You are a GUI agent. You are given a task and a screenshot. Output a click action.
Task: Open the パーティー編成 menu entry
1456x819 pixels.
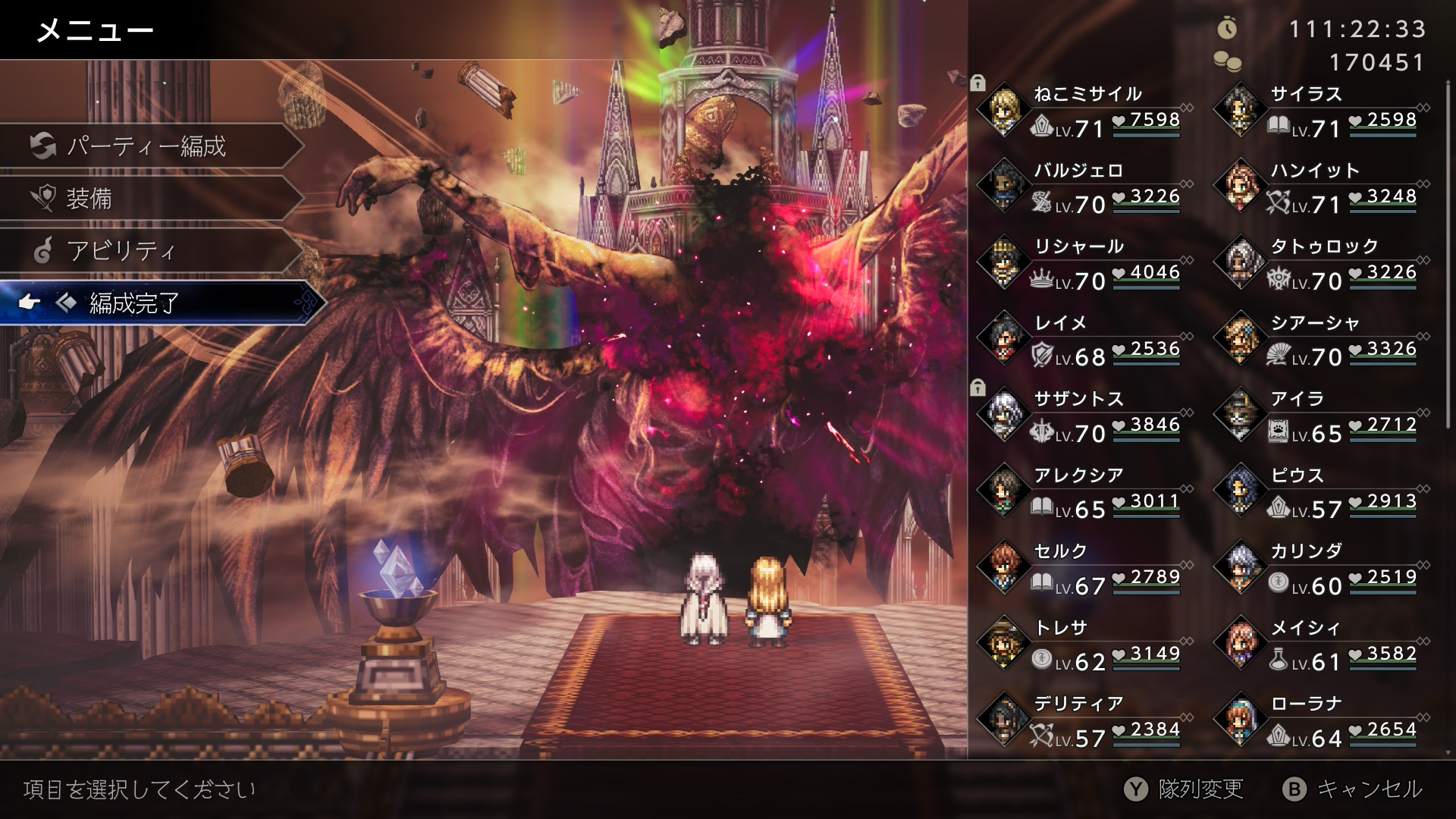pyautogui.click(x=148, y=146)
